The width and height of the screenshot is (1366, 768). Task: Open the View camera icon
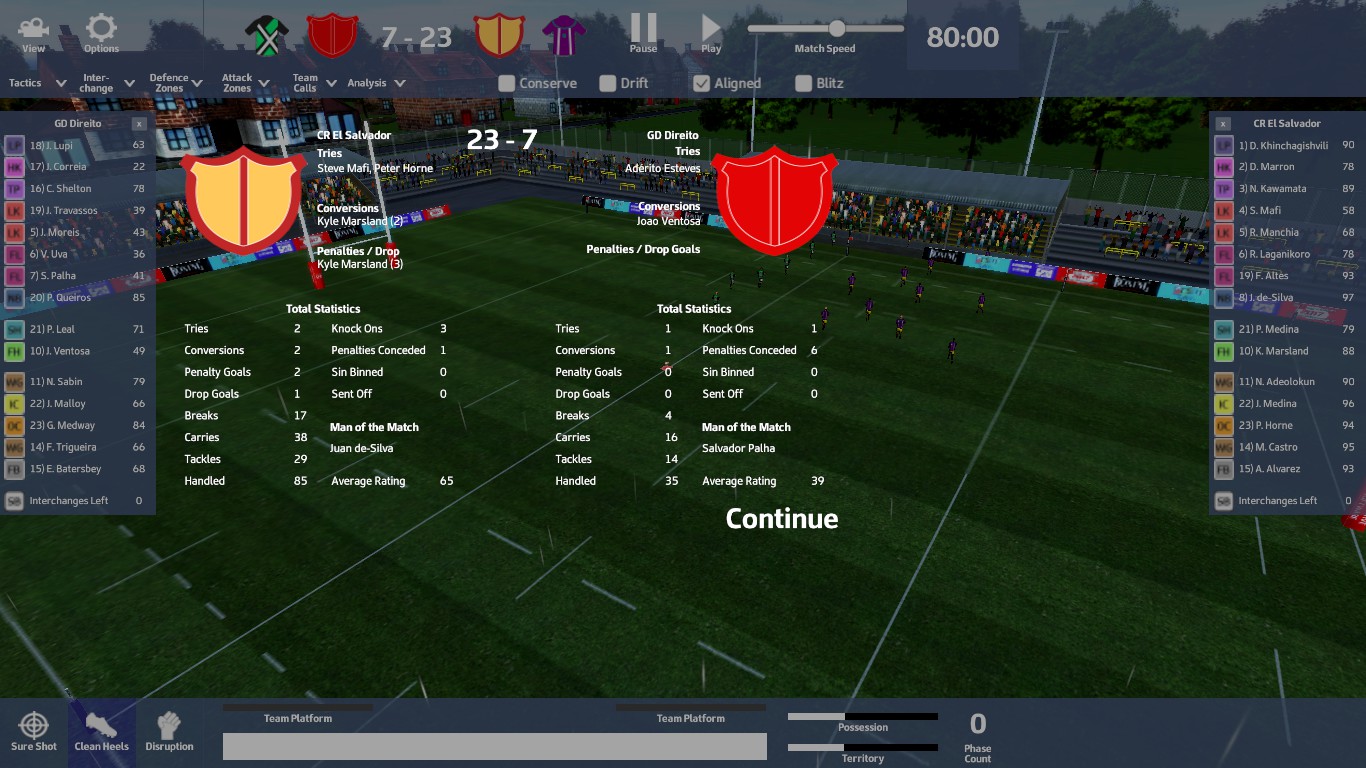pos(33,30)
